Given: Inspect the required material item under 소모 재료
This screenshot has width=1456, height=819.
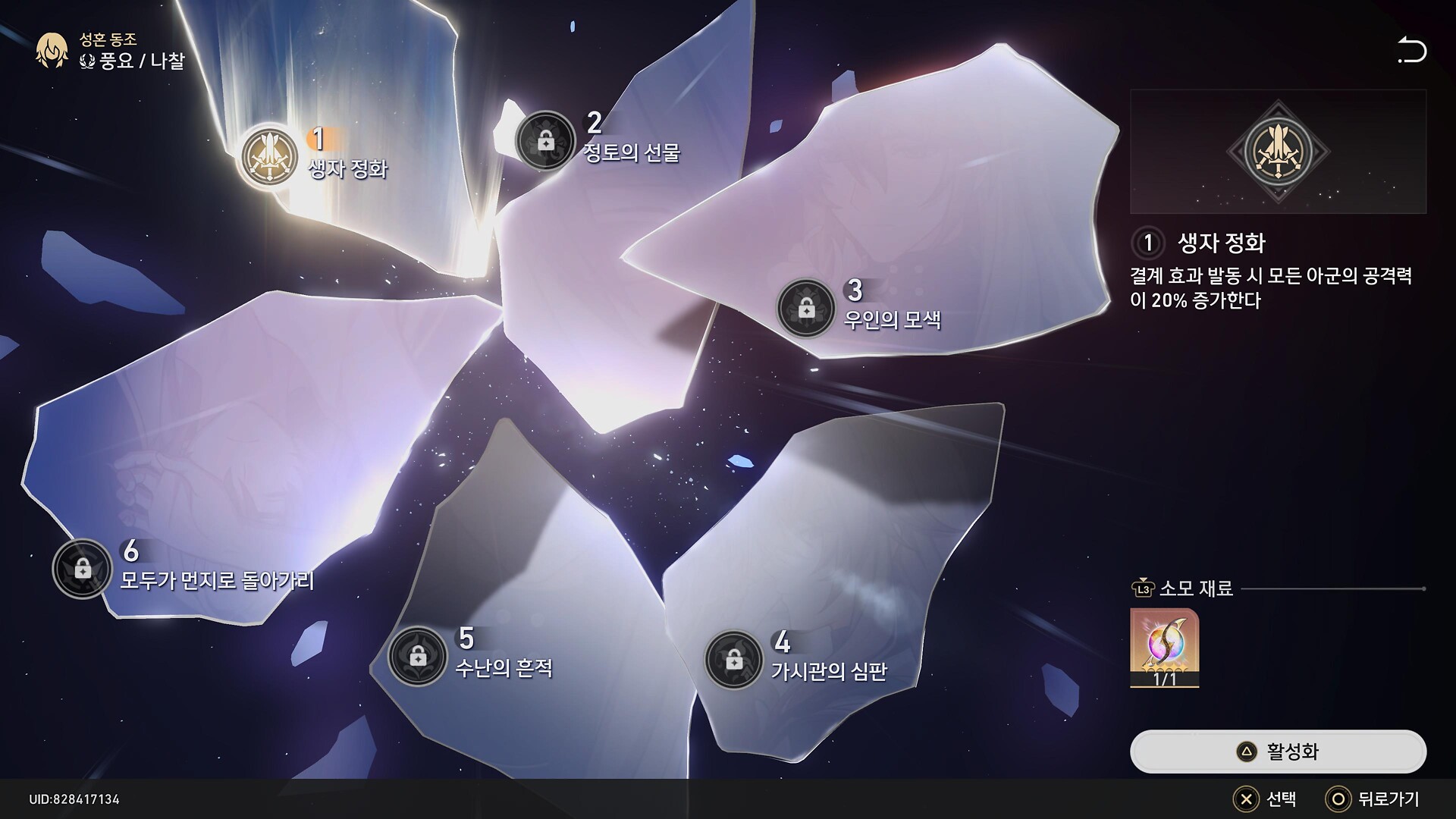Looking at the screenshot, I should (x=1164, y=647).
